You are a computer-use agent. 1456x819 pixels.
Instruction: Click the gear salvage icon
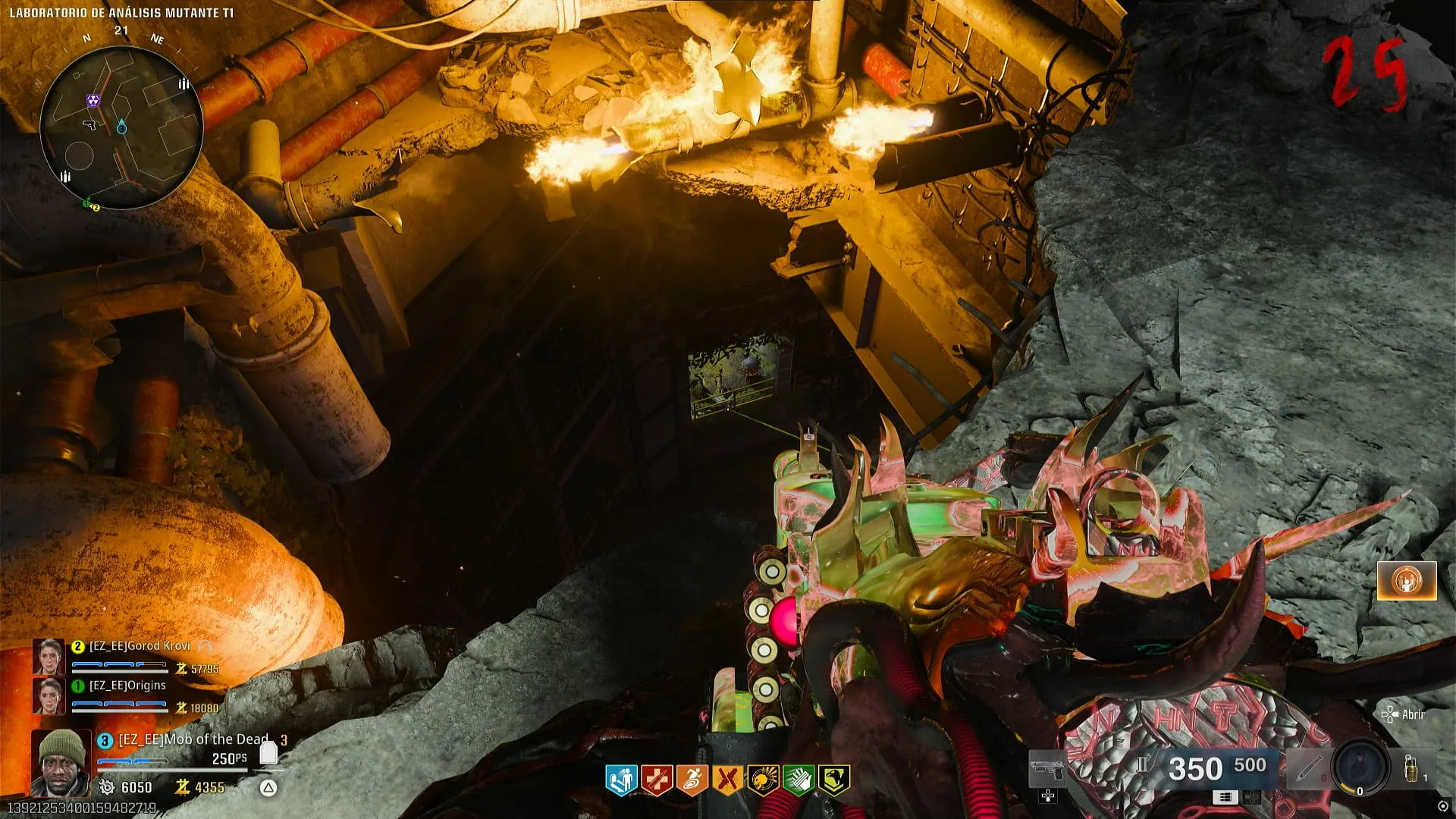[107, 788]
